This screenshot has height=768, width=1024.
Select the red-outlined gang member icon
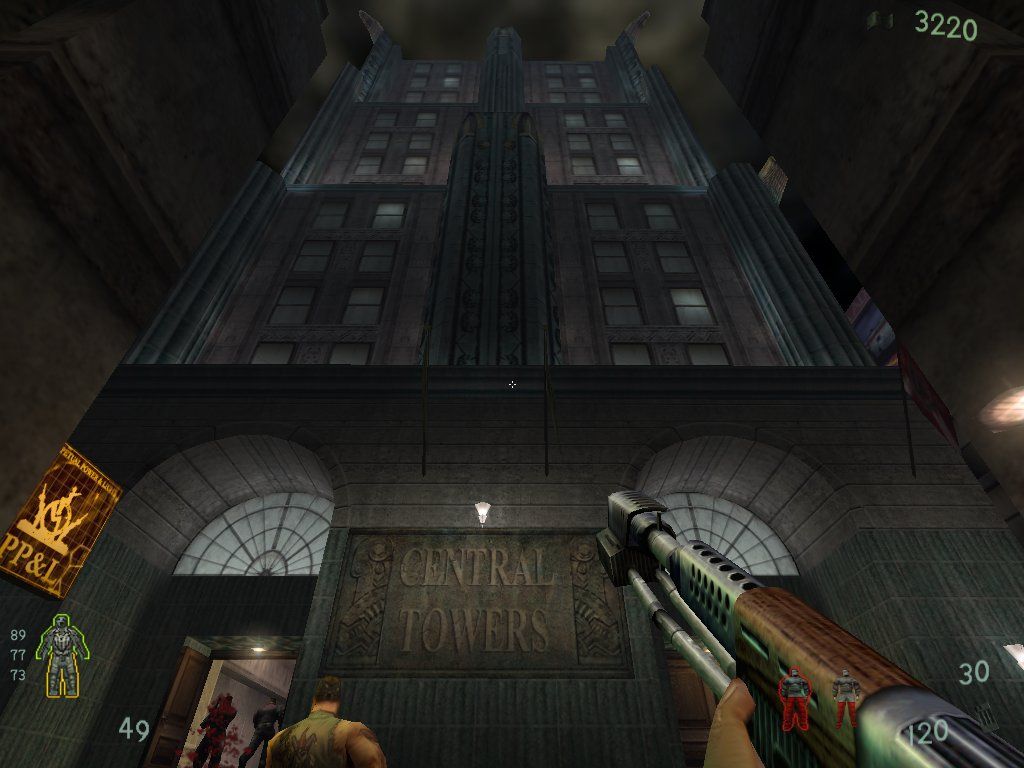(x=793, y=698)
